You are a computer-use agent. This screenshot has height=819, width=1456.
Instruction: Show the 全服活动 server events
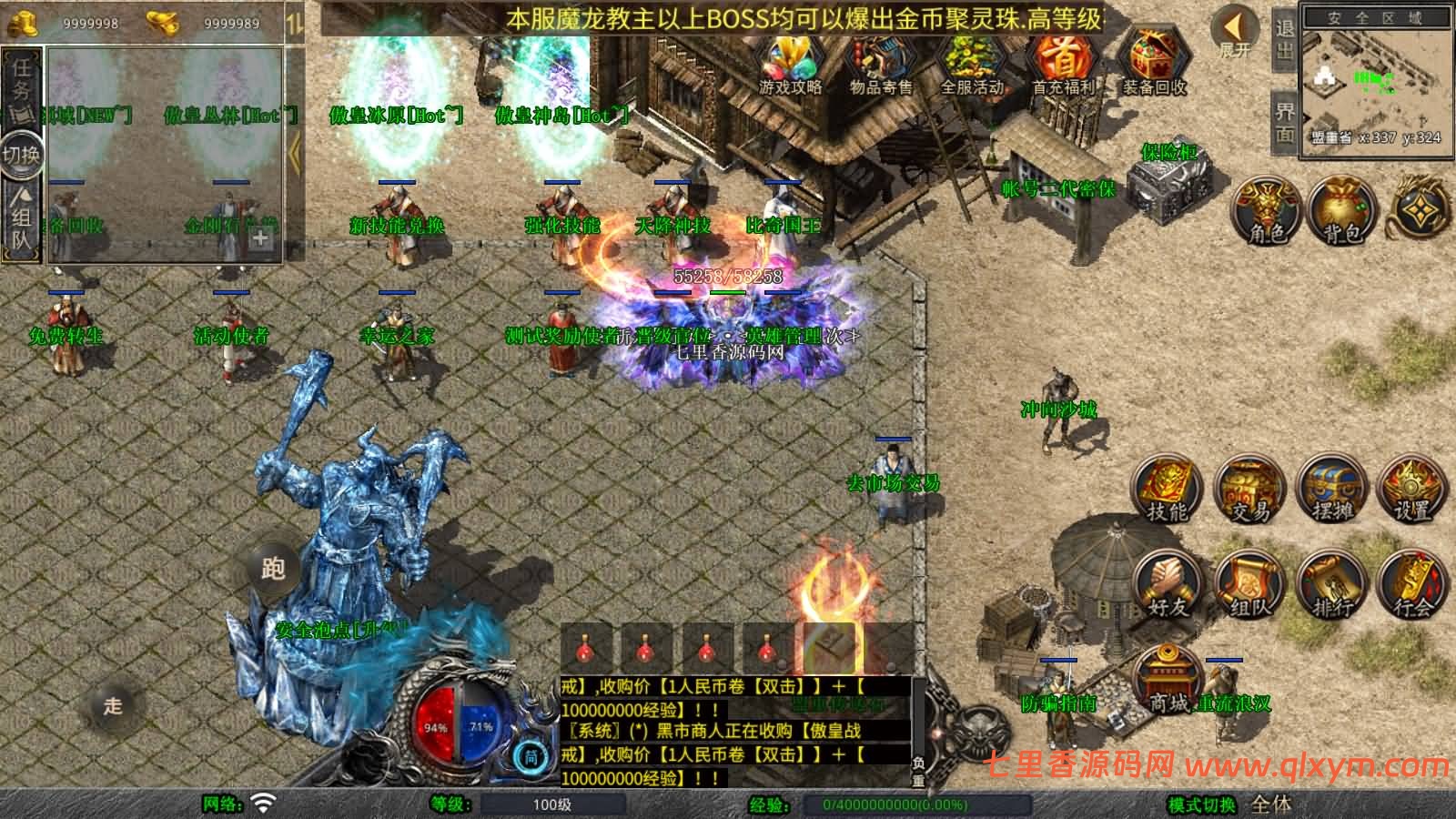(971, 62)
